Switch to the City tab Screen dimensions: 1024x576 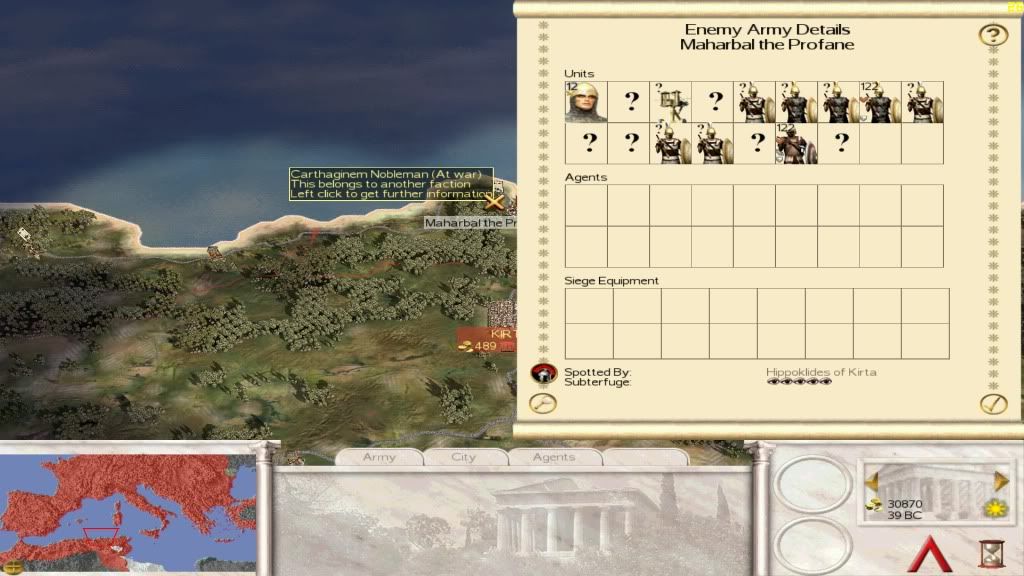(x=463, y=457)
